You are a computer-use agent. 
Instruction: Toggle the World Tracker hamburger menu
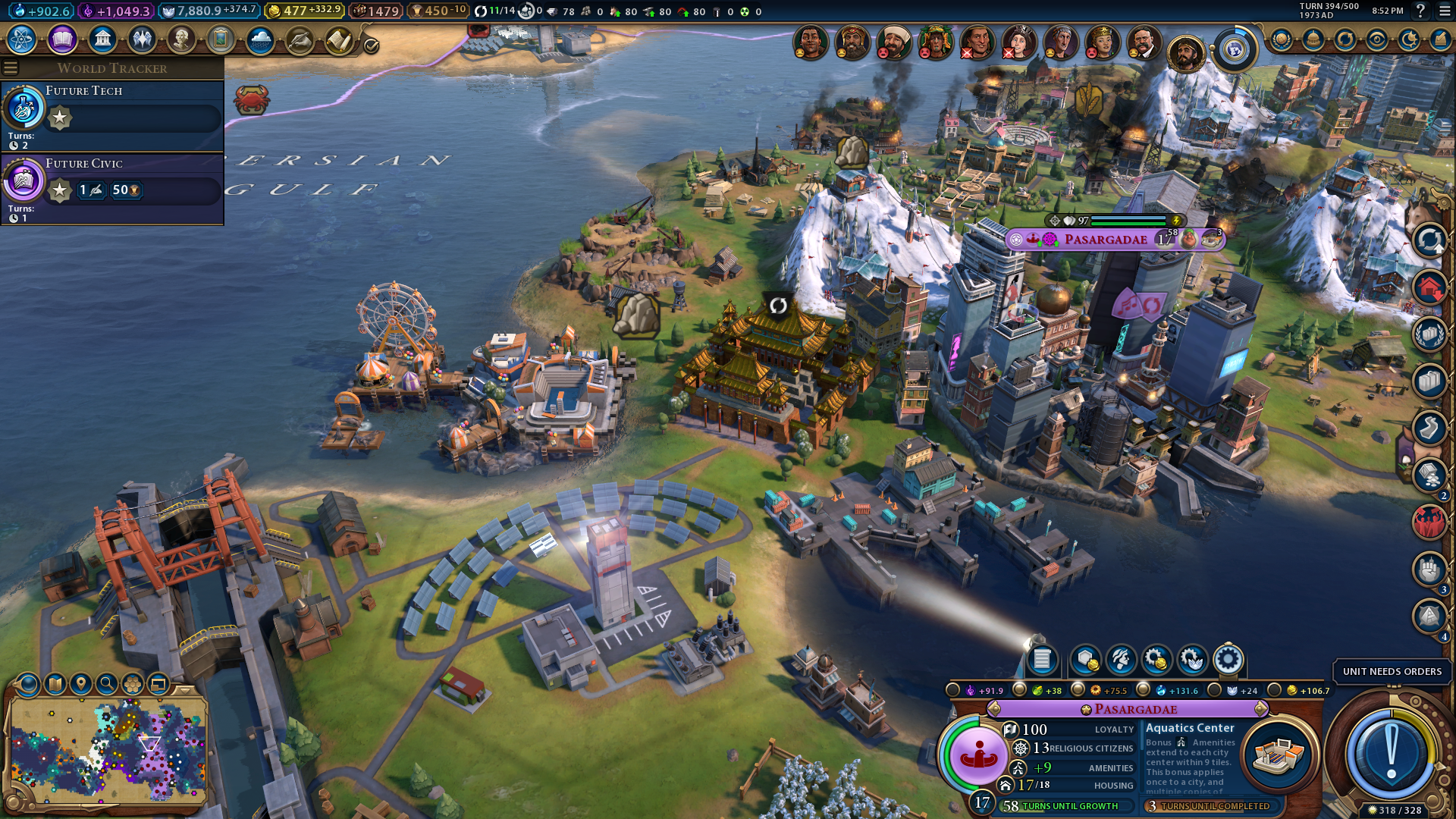[x=11, y=68]
